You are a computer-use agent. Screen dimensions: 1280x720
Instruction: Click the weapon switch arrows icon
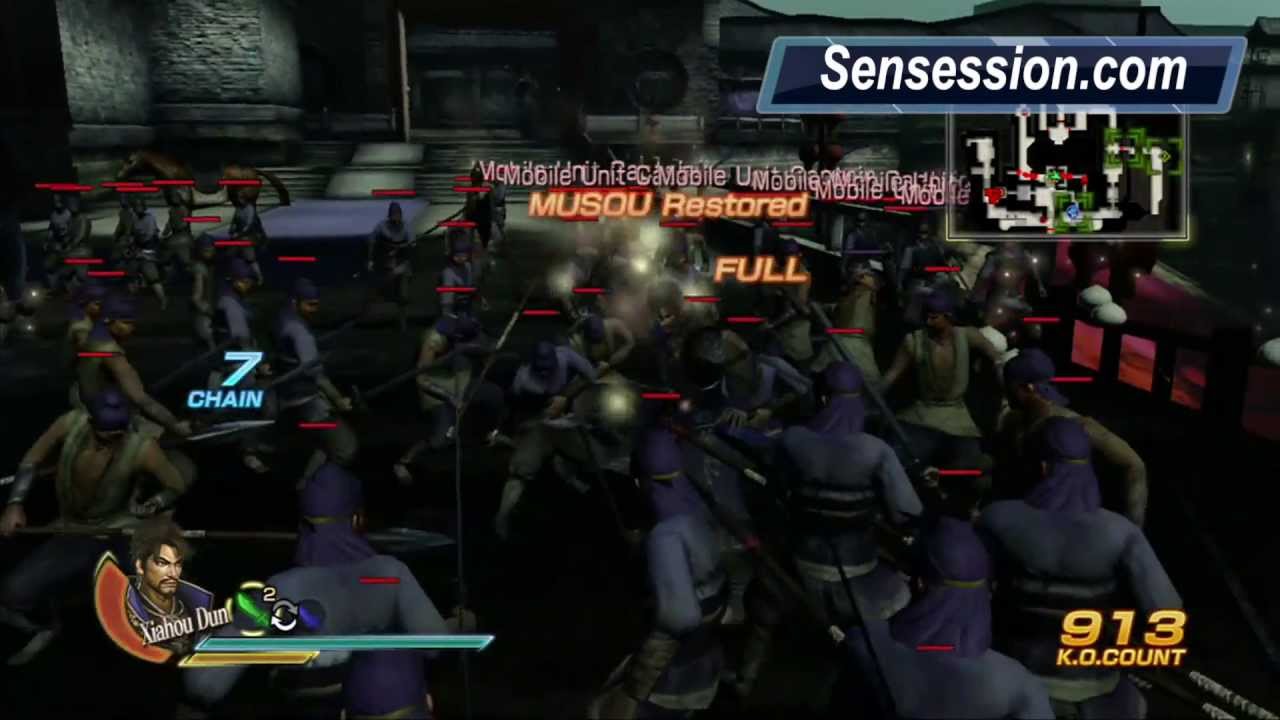pyautogui.click(x=285, y=614)
